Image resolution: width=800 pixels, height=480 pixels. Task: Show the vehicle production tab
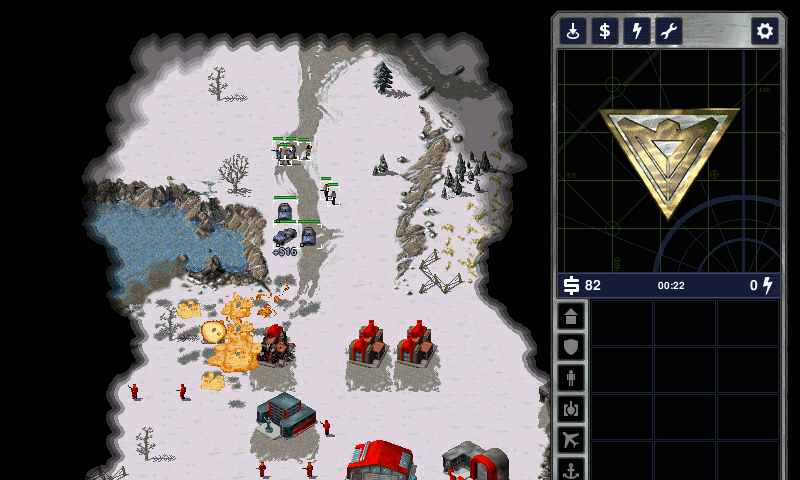coord(571,408)
